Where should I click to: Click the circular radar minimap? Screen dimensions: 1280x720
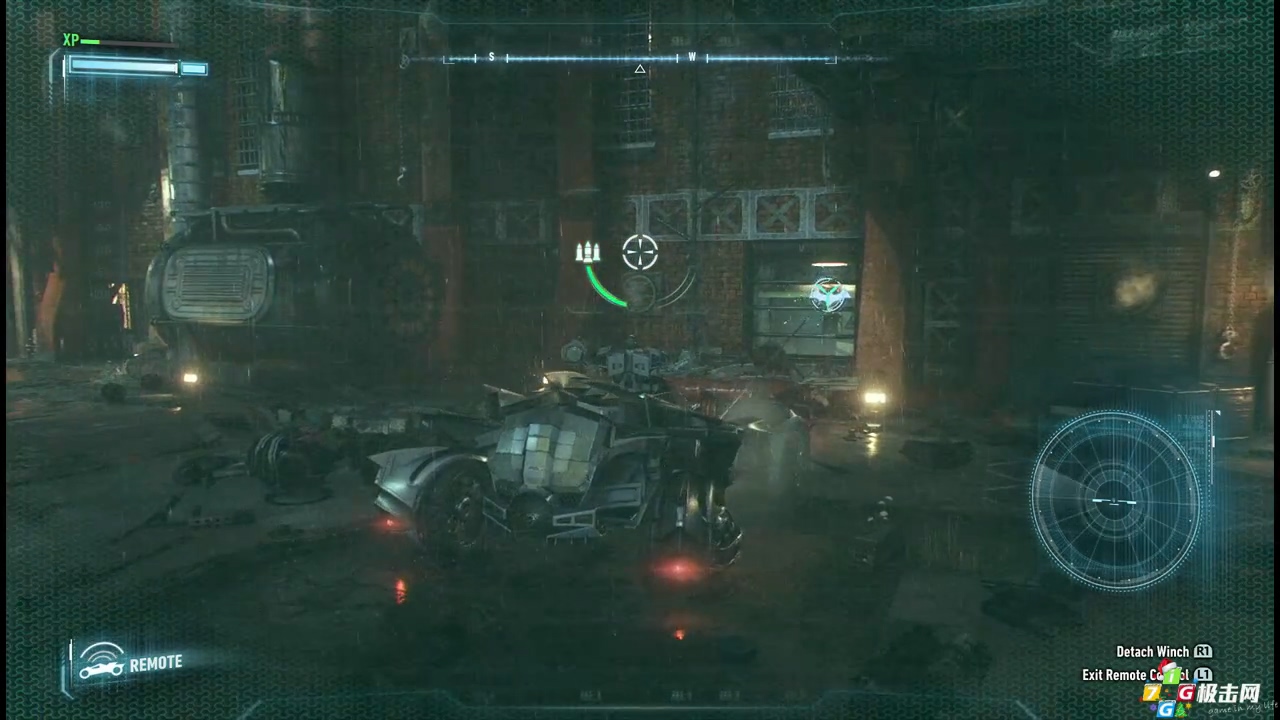tap(1114, 499)
